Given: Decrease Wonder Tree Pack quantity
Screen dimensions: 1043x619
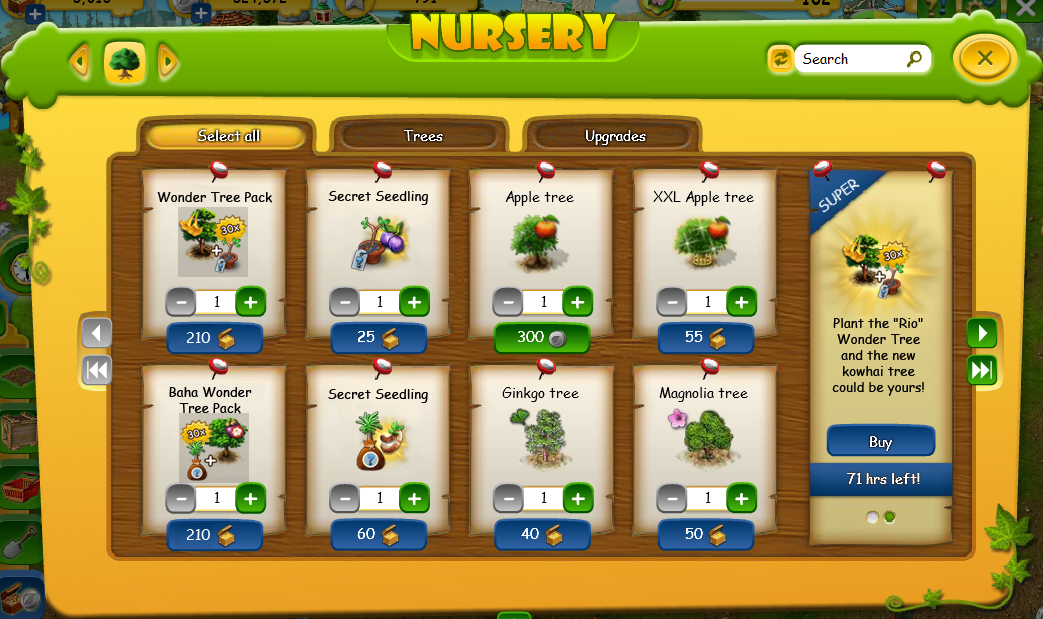Looking at the screenshot, I should coord(181,301).
